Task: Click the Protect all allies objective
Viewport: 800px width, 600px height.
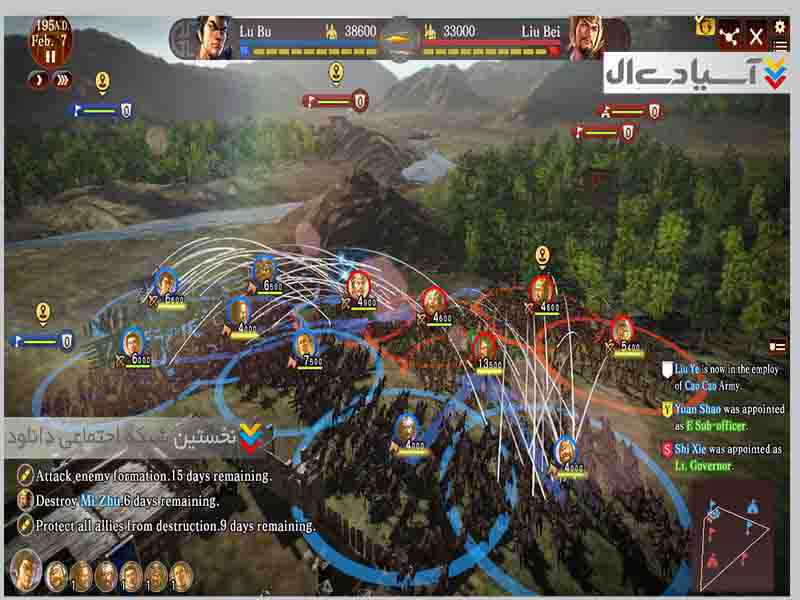Action: [x=172, y=524]
